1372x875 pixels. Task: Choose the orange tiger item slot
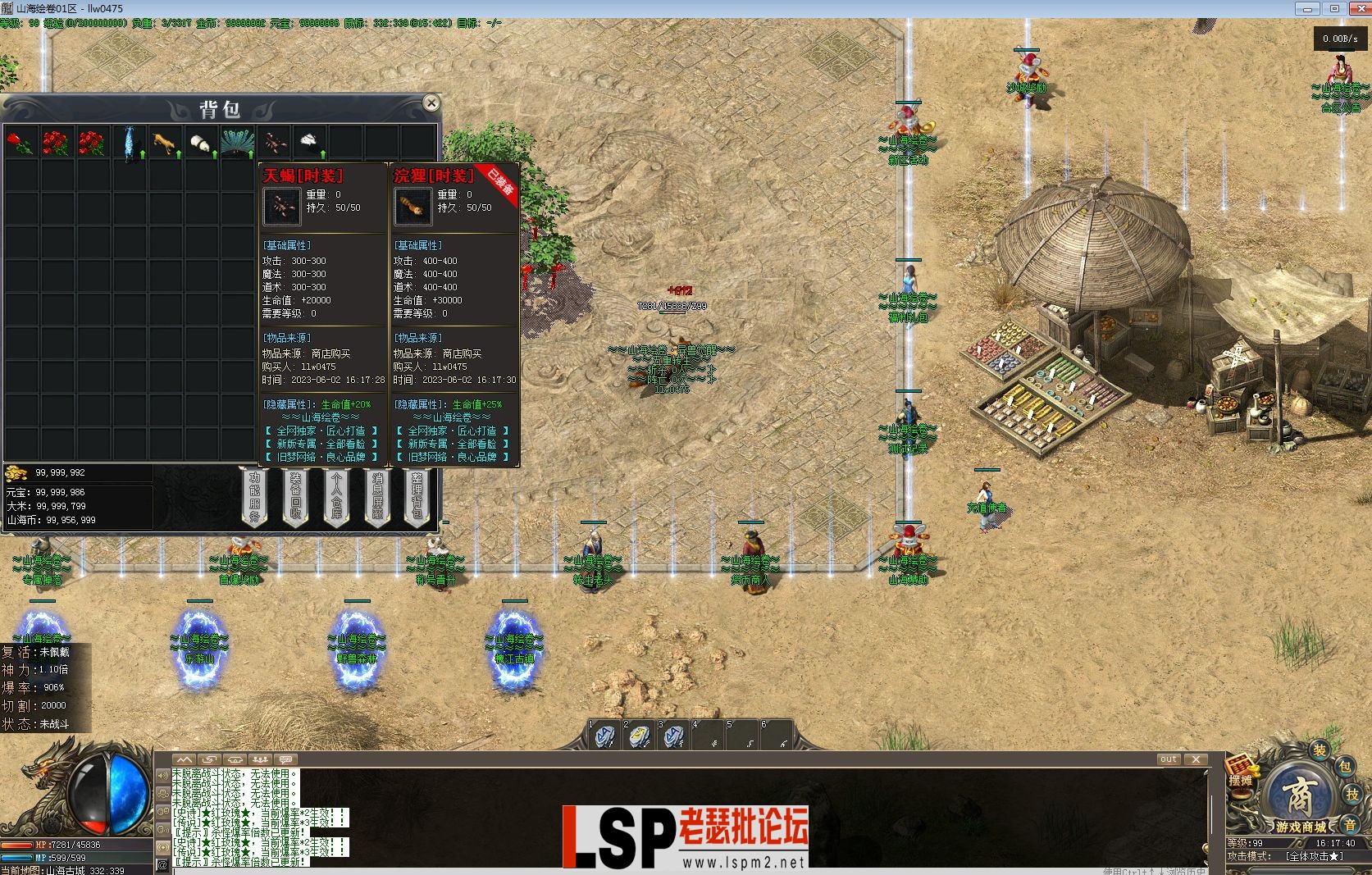[165, 143]
